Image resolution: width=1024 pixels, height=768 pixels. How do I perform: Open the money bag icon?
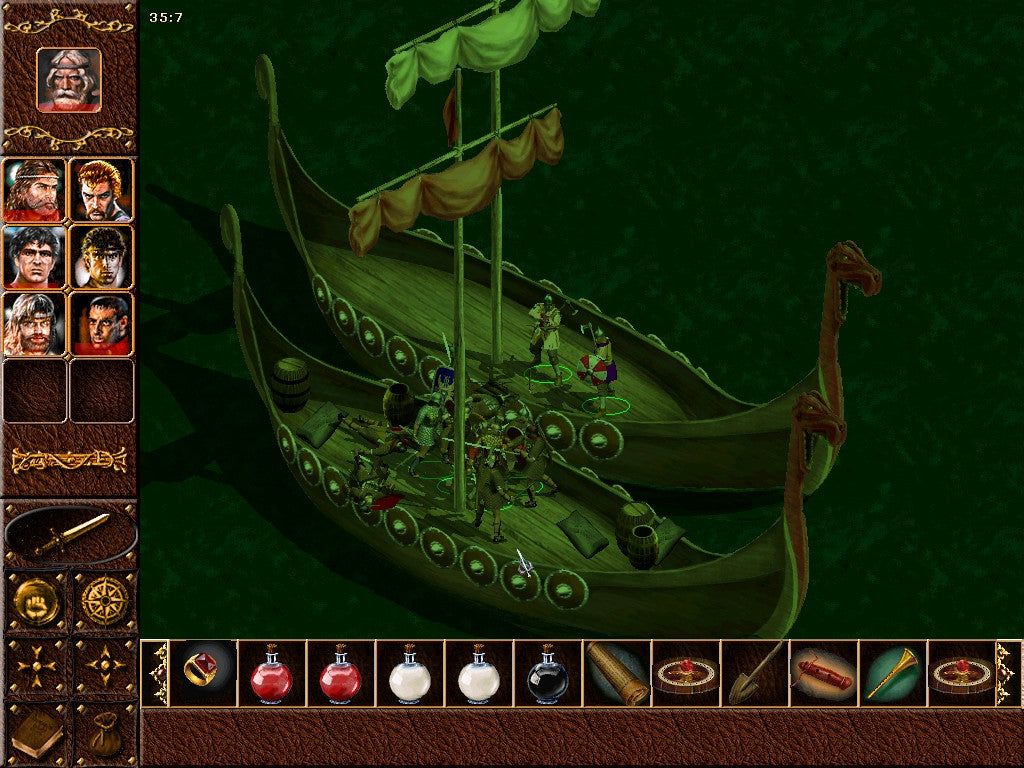[104, 735]
